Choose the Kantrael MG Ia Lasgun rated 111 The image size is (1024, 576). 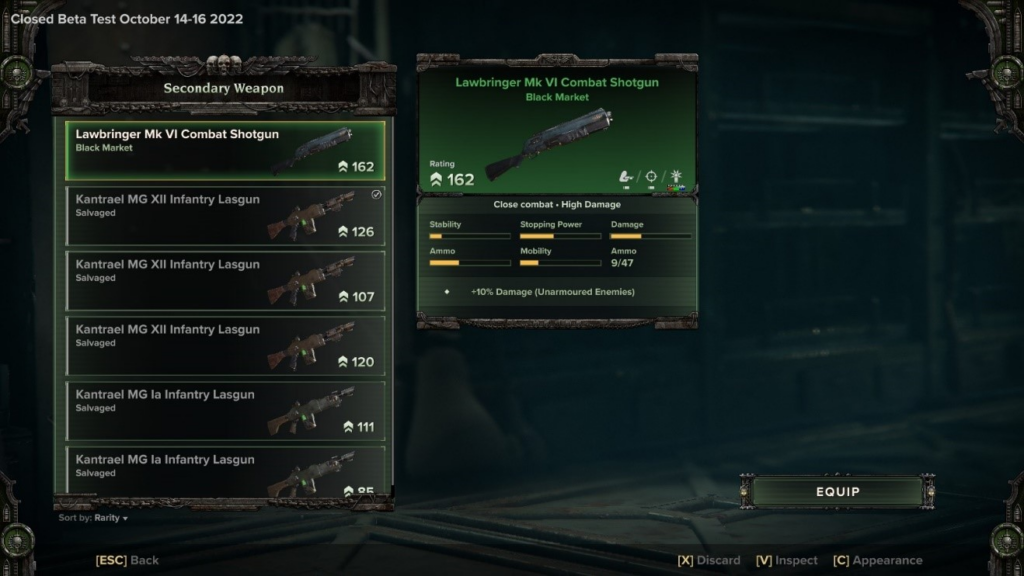(x=226, y=410)
